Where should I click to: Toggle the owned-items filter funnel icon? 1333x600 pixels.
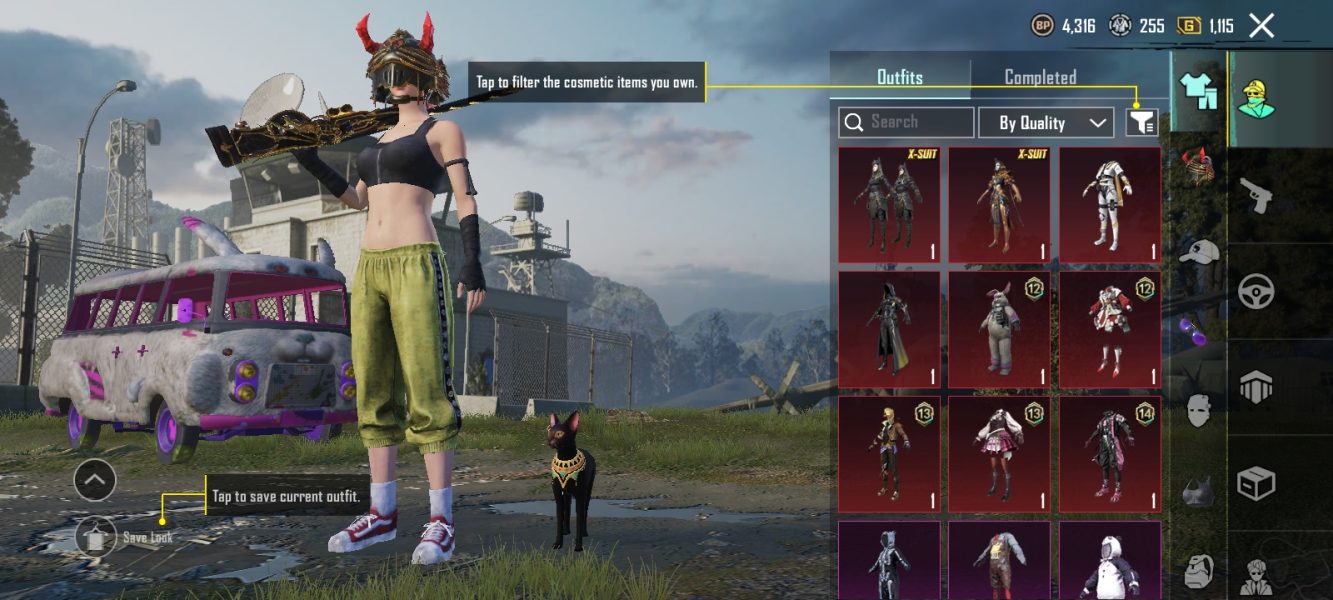[1142, 122]
